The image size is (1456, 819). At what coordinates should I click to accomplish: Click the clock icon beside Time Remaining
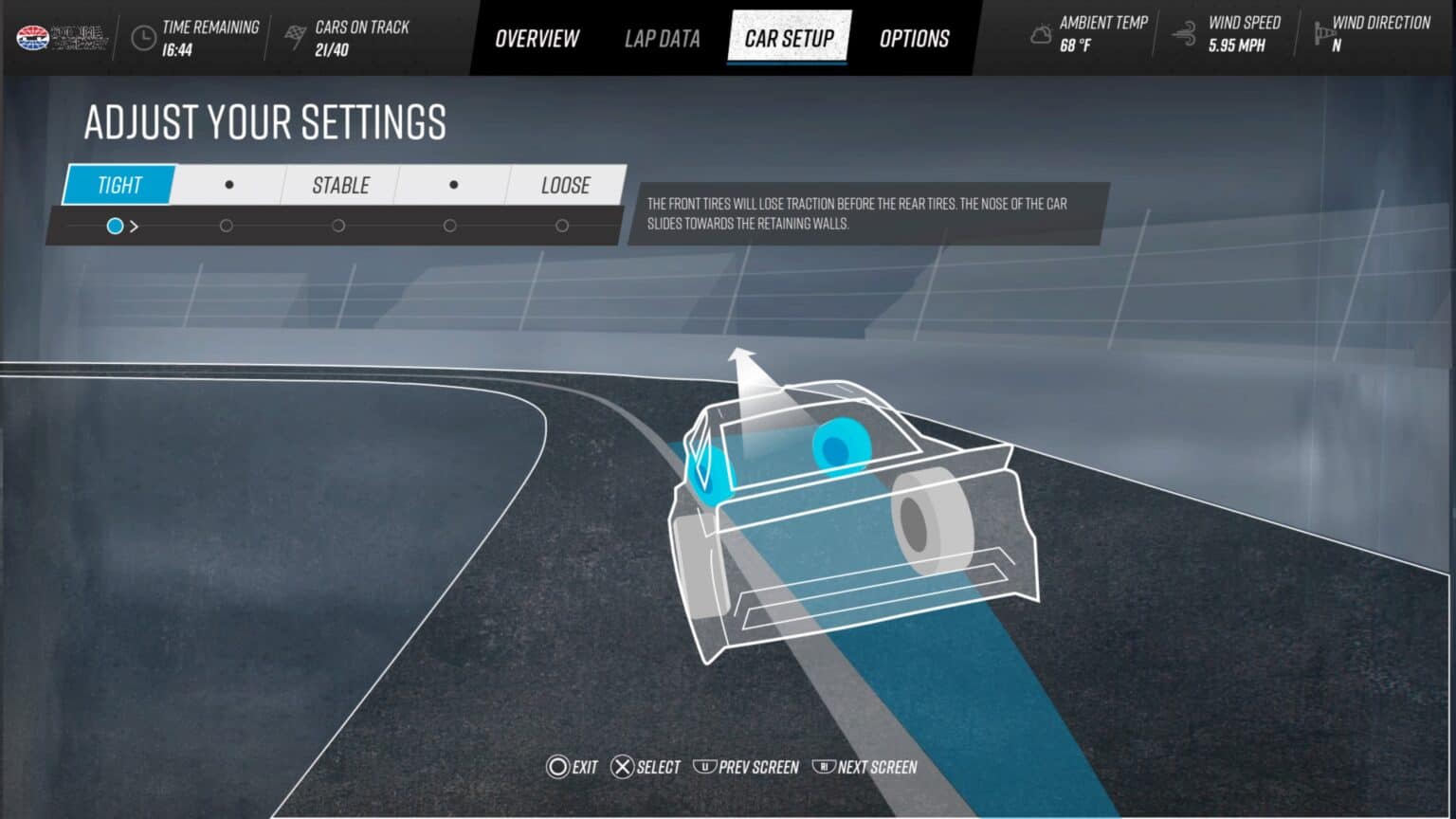144,36
